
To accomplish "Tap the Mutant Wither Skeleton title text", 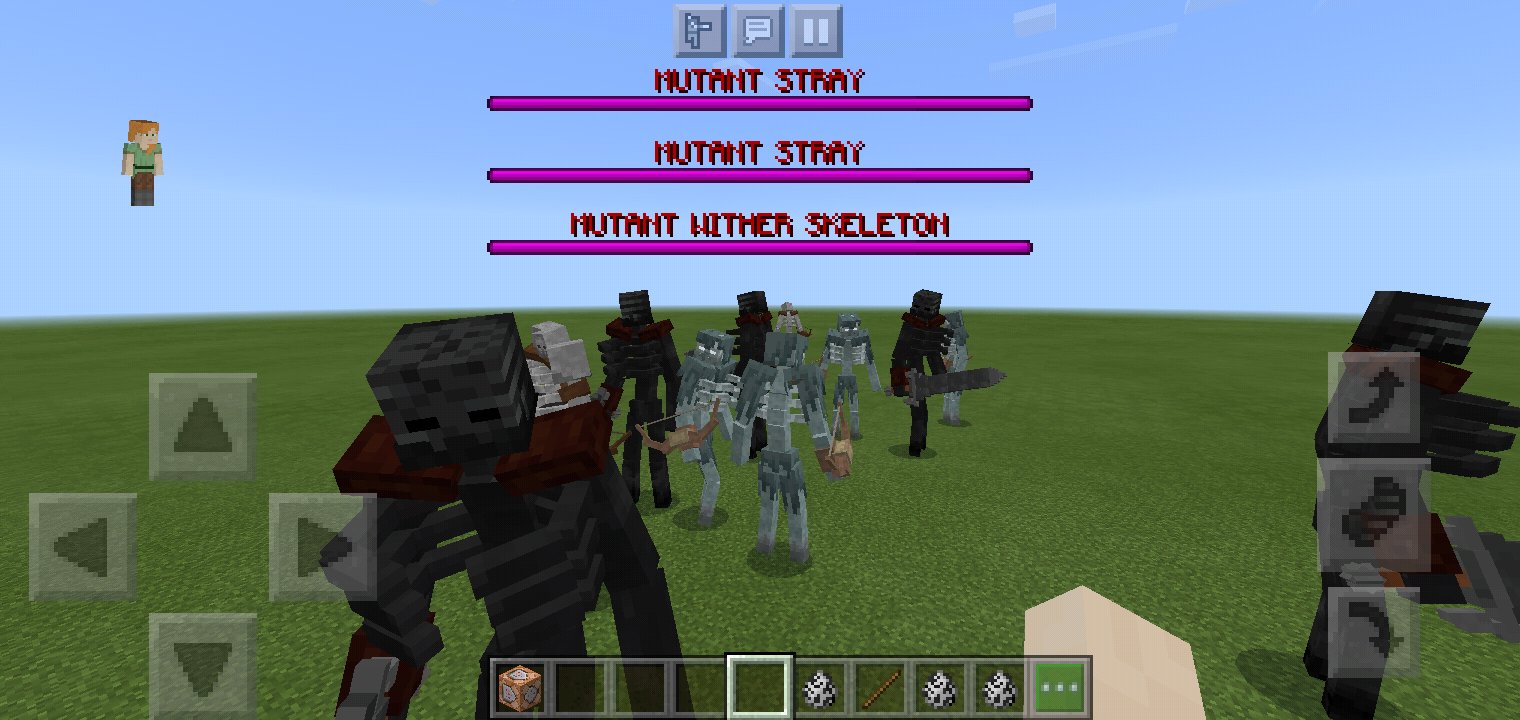I will pos(761,224).
